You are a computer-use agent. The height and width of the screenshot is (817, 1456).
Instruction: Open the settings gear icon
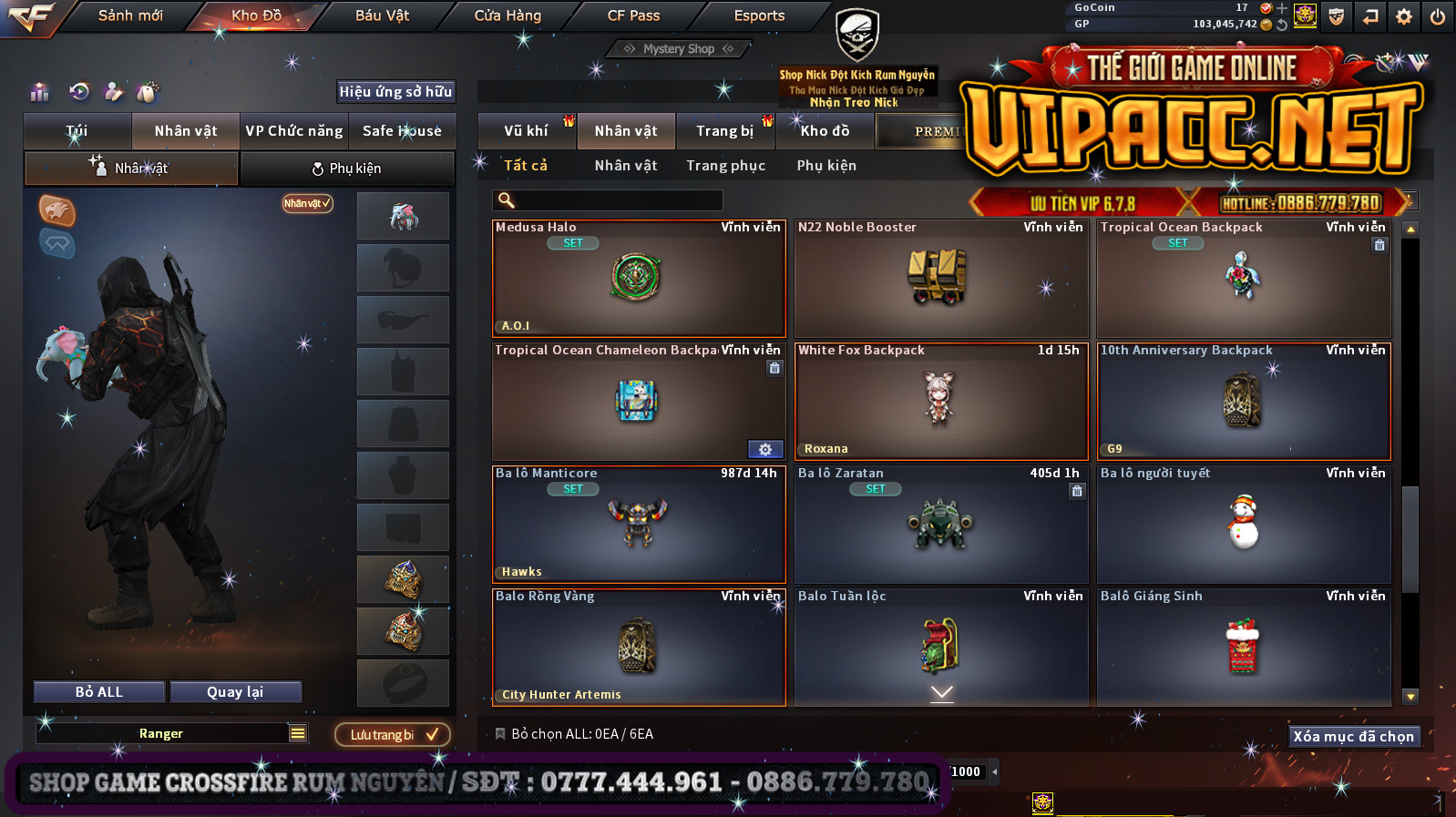click(x=1403, y=16)
